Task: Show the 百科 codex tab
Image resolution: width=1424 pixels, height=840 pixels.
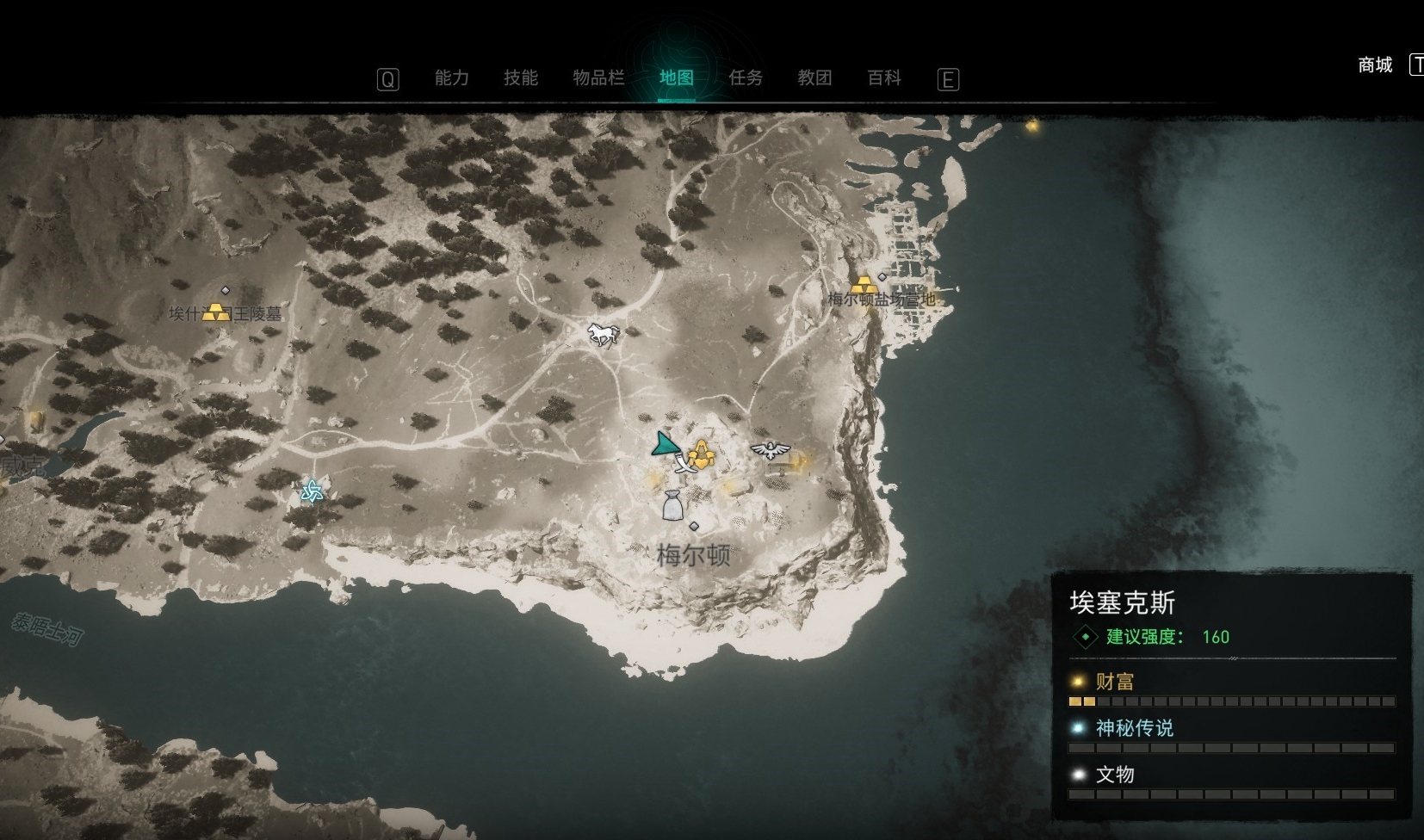Action: pyautogui.click(x=884, y=78)
